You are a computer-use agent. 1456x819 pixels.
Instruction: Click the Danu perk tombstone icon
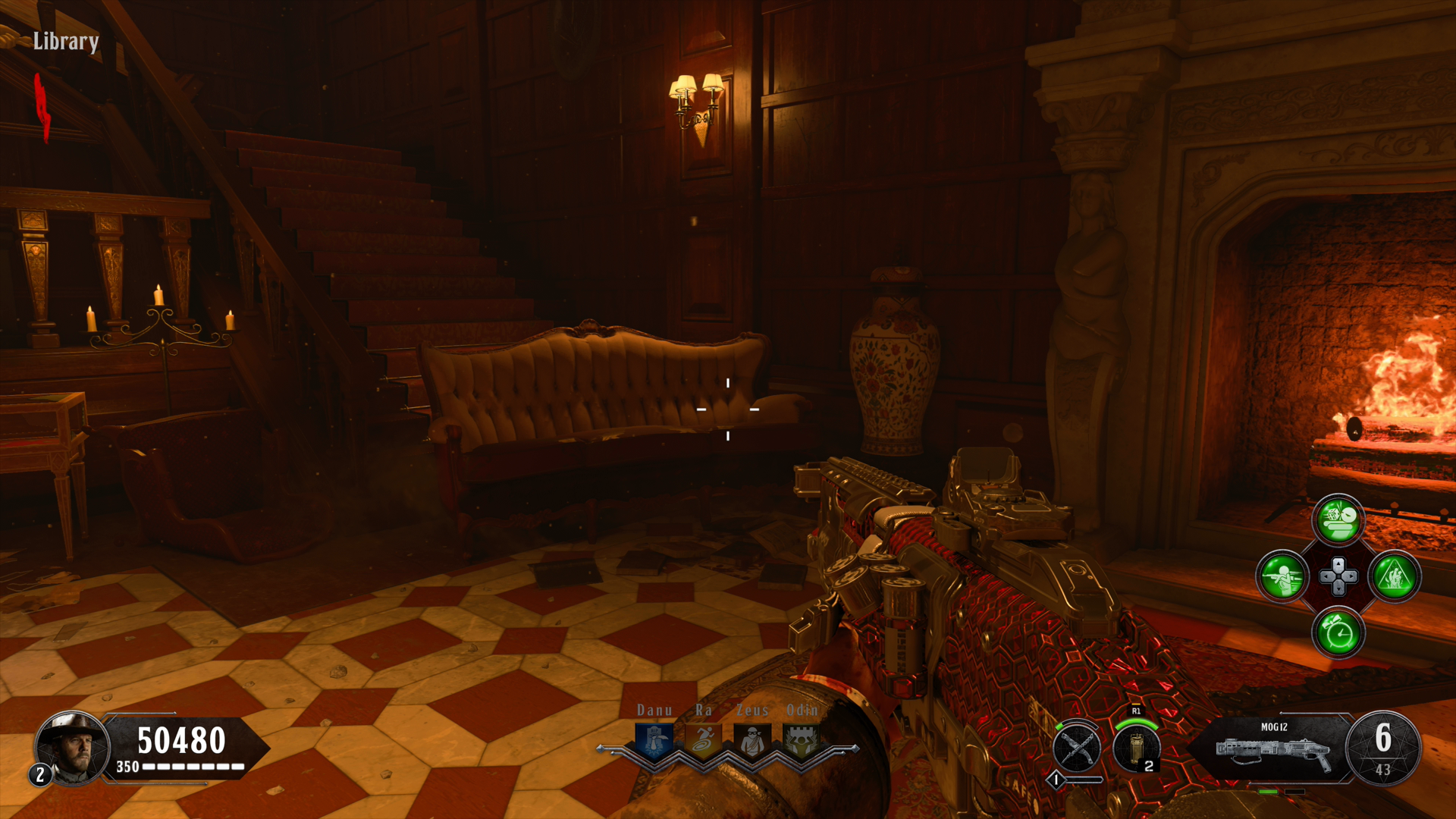coord(654,740)
